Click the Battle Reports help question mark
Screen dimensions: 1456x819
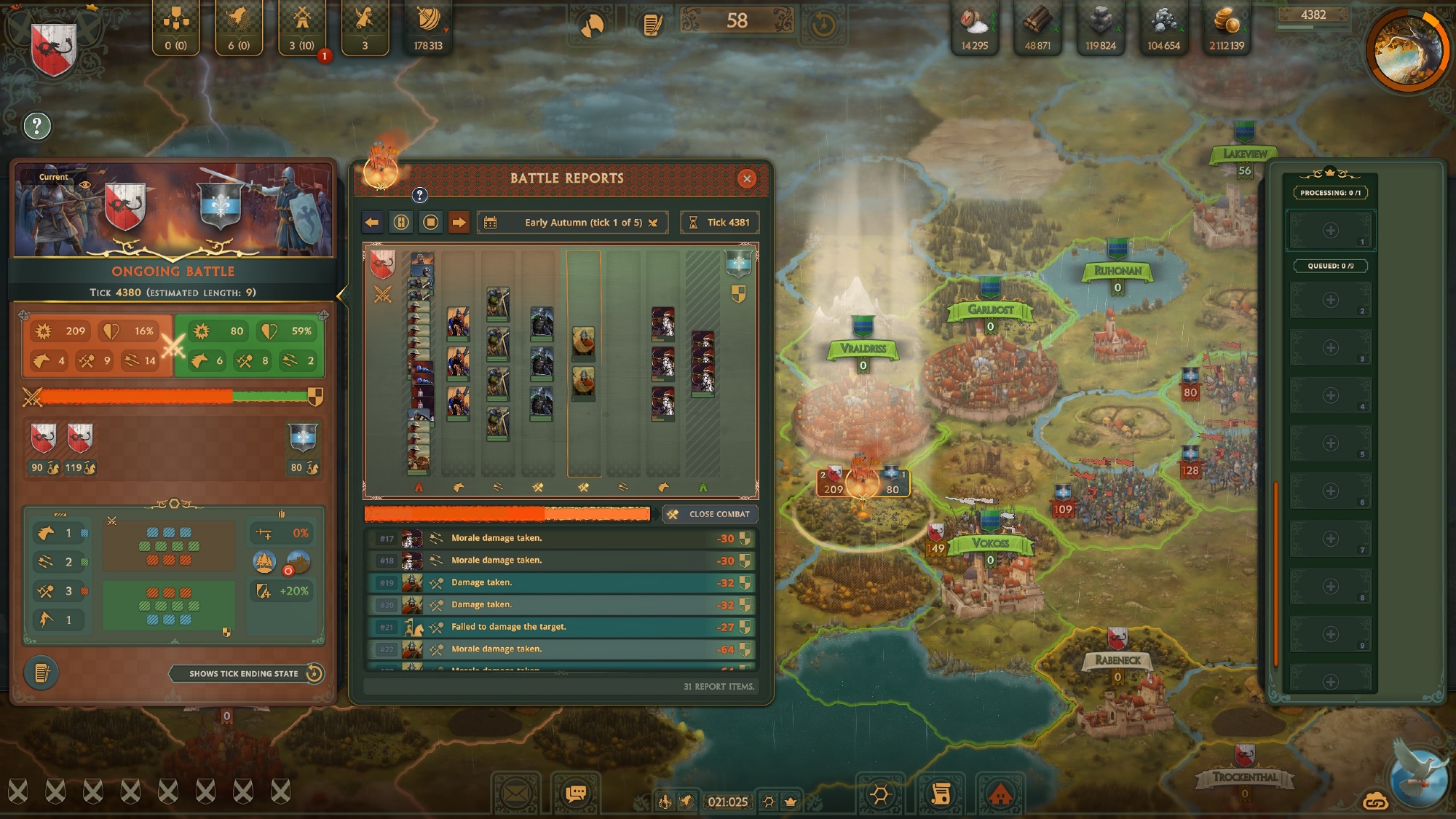tap(419, 195)
